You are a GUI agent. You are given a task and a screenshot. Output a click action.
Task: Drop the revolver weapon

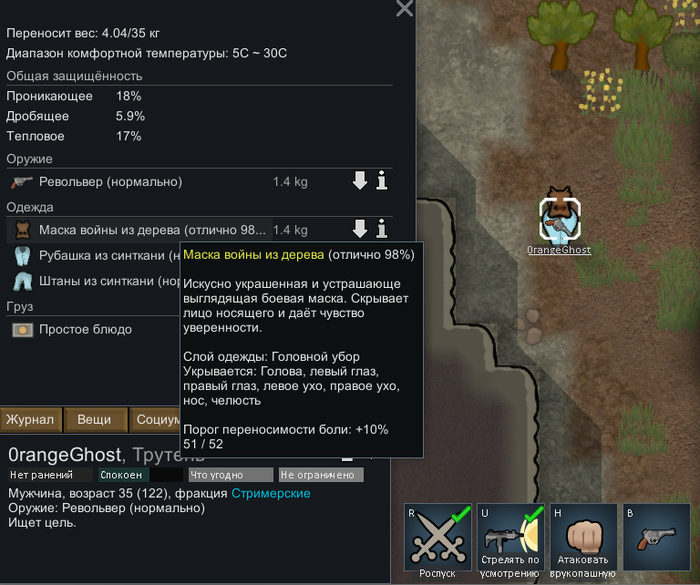point(360,181)
